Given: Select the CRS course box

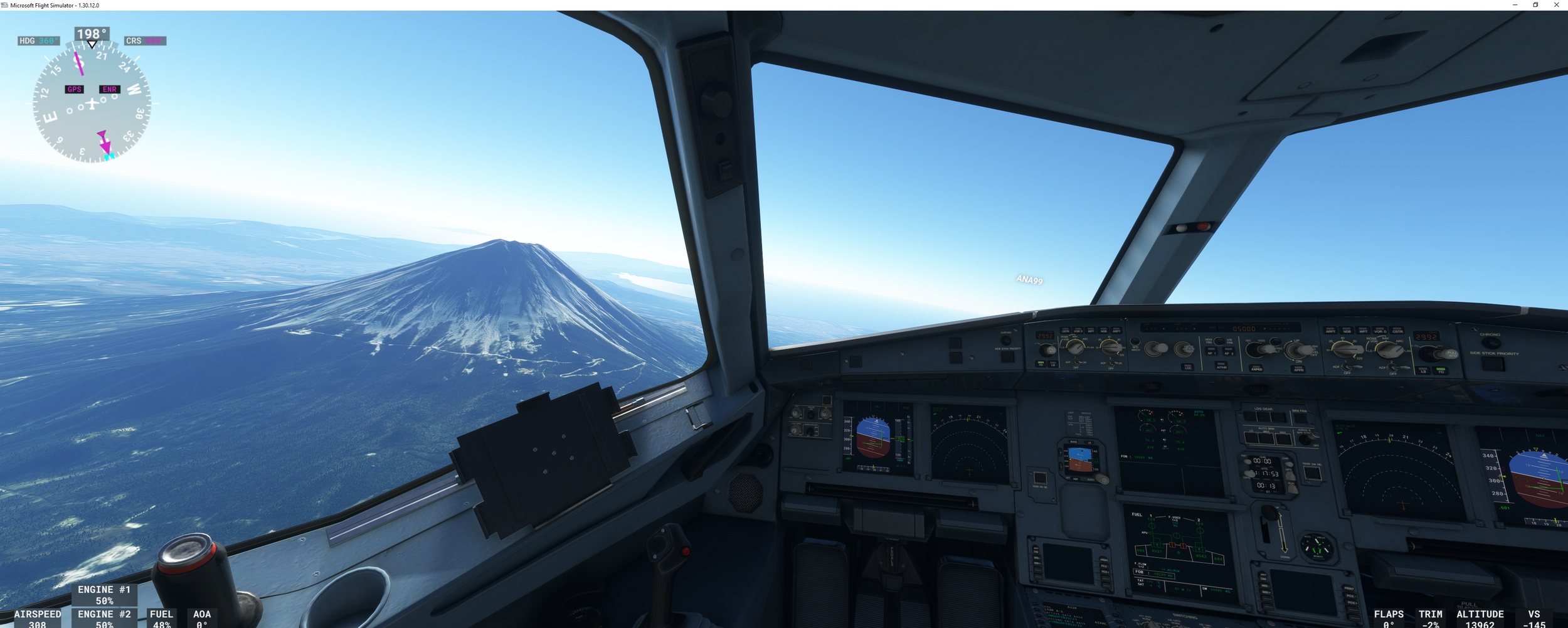Looking at the screenshot, I should pyautogui.click(x=145, y=41).
